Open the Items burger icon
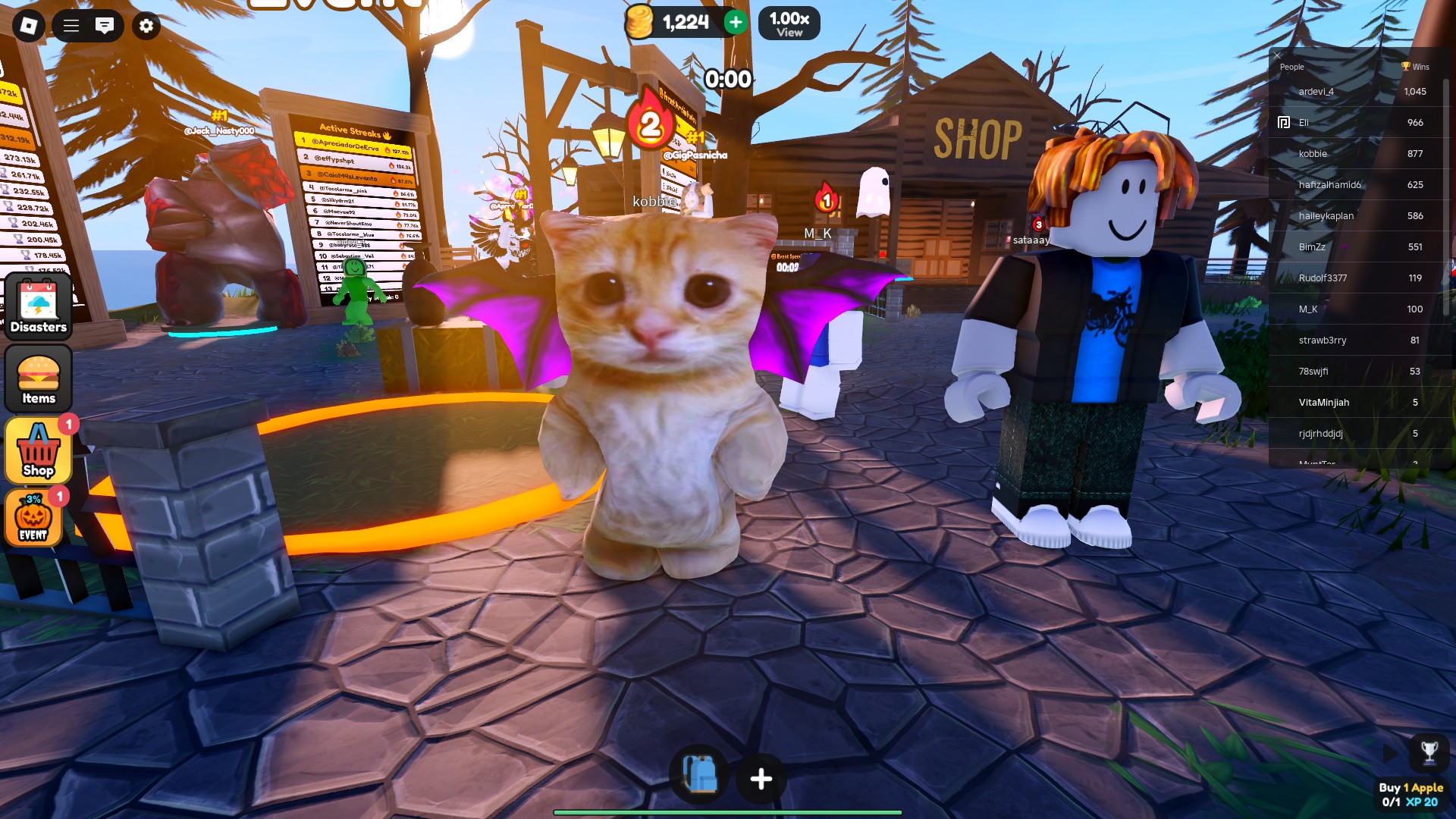Screen dimensions: 1456x819 pyautogui.click(x=38, y=378)
